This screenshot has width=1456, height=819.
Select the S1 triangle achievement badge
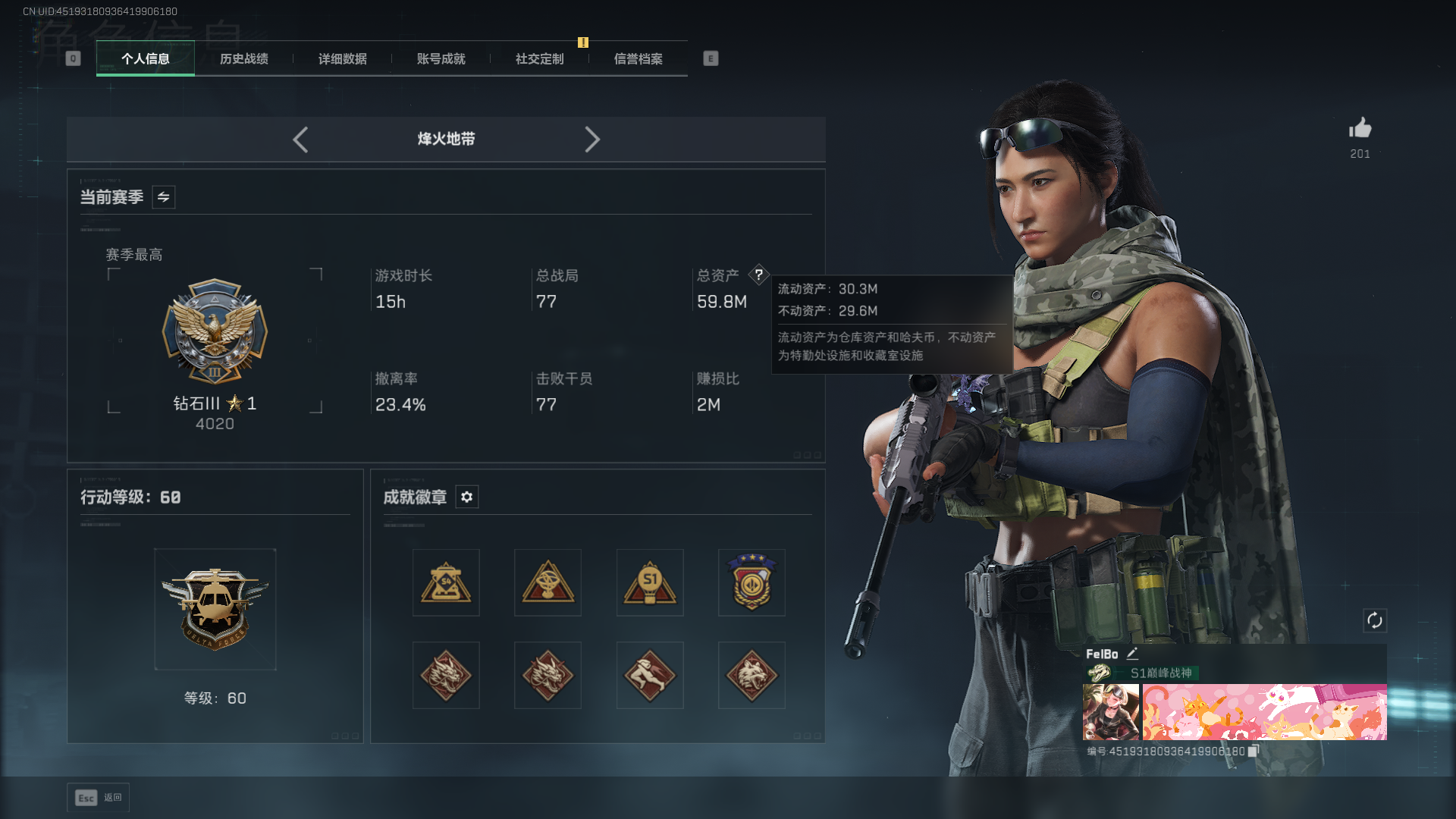click(650, 582)
